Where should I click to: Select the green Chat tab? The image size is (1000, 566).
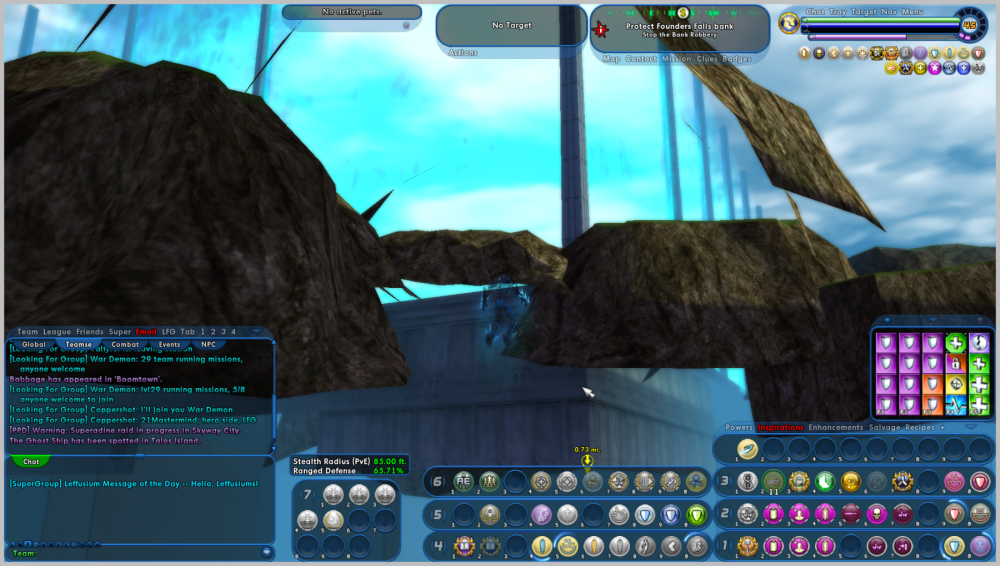tap(31, 462)
